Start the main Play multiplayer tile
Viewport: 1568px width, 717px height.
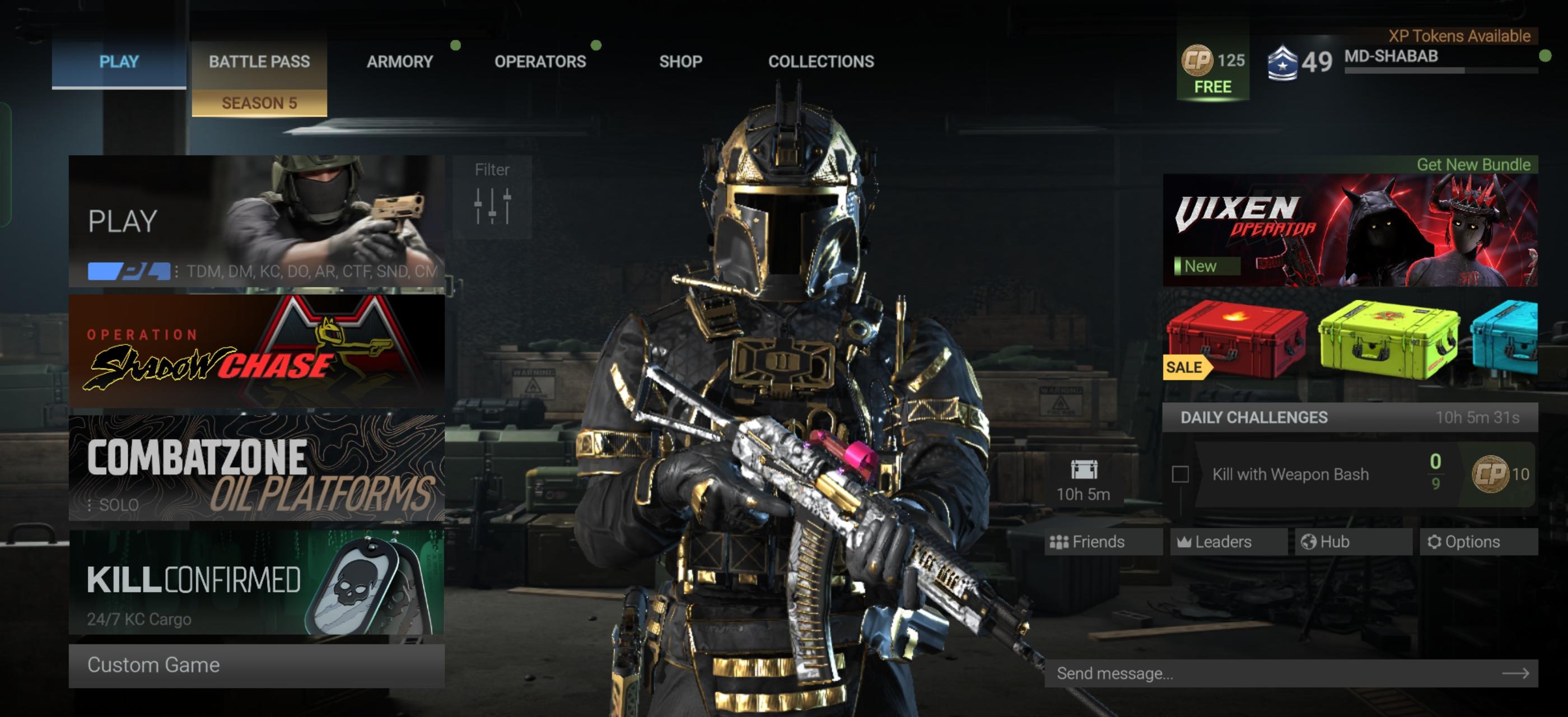pyautogui.click(x=256, y=221)
